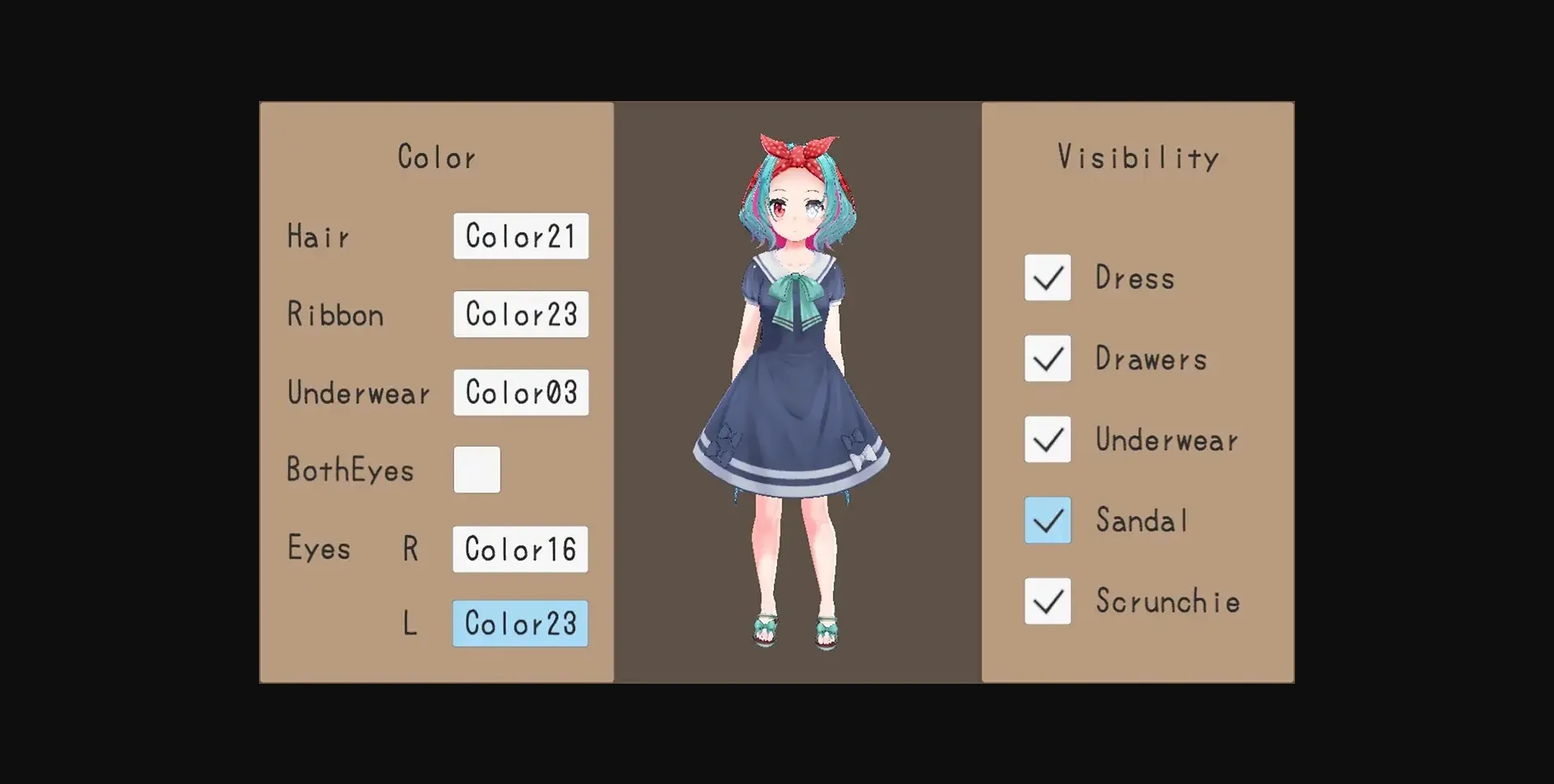Uncheck the Drawers visibility option
Viewport: 1554px width, 784px height.
1047,358
